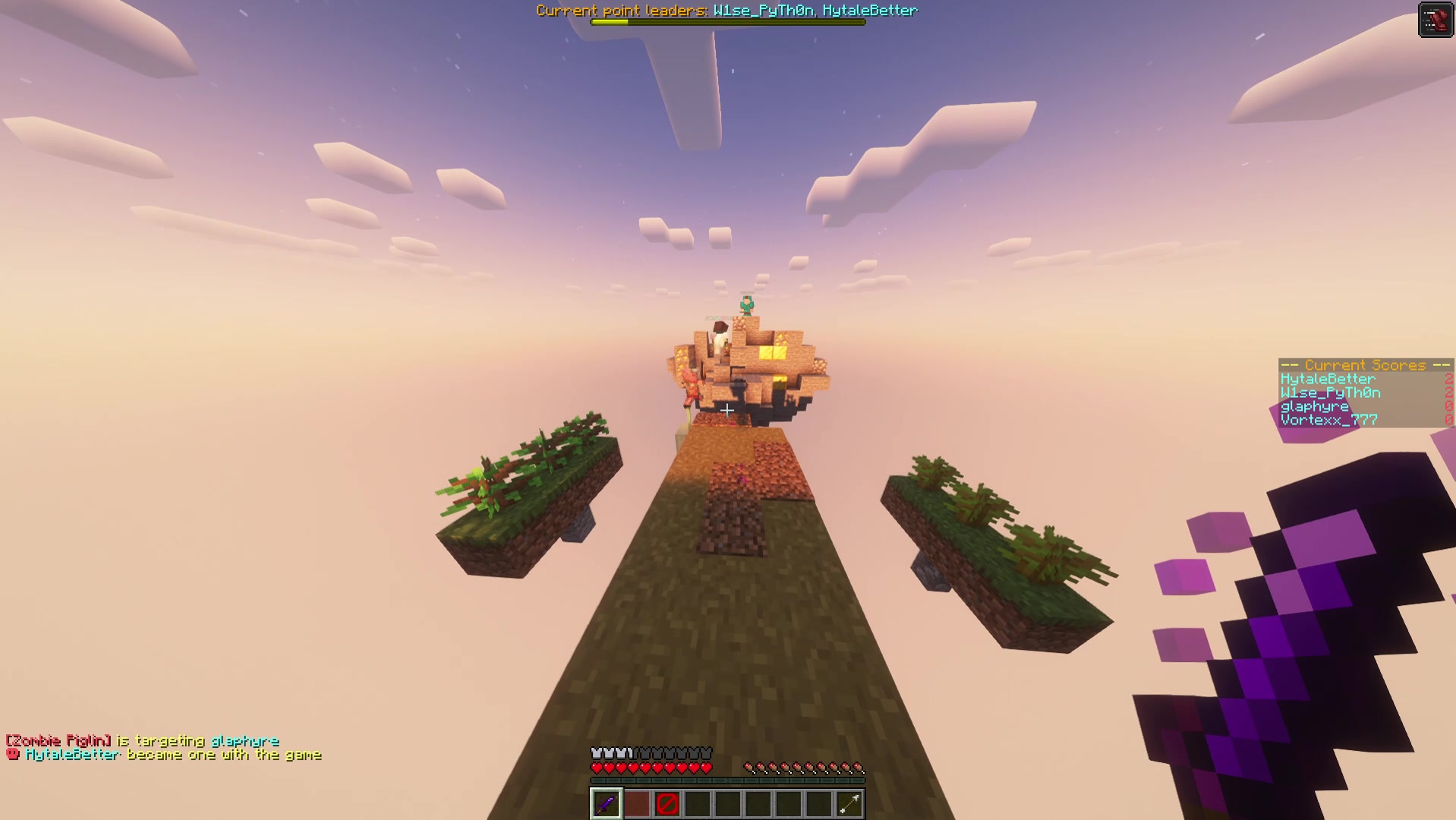Click the first heart of the health bar

596,767
